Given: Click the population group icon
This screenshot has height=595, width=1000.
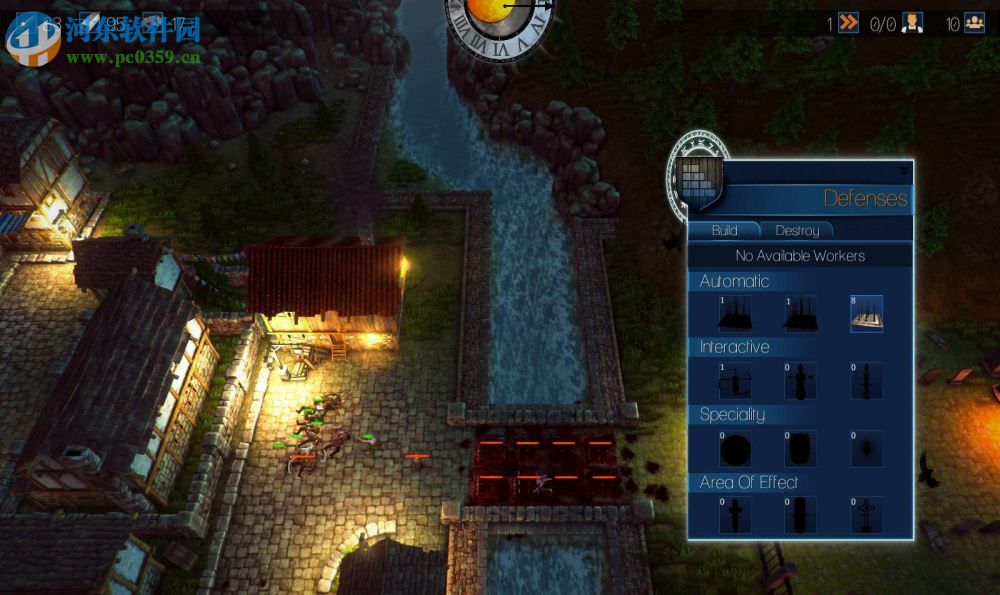Looking at the screenshot, I should click(975, 23).
